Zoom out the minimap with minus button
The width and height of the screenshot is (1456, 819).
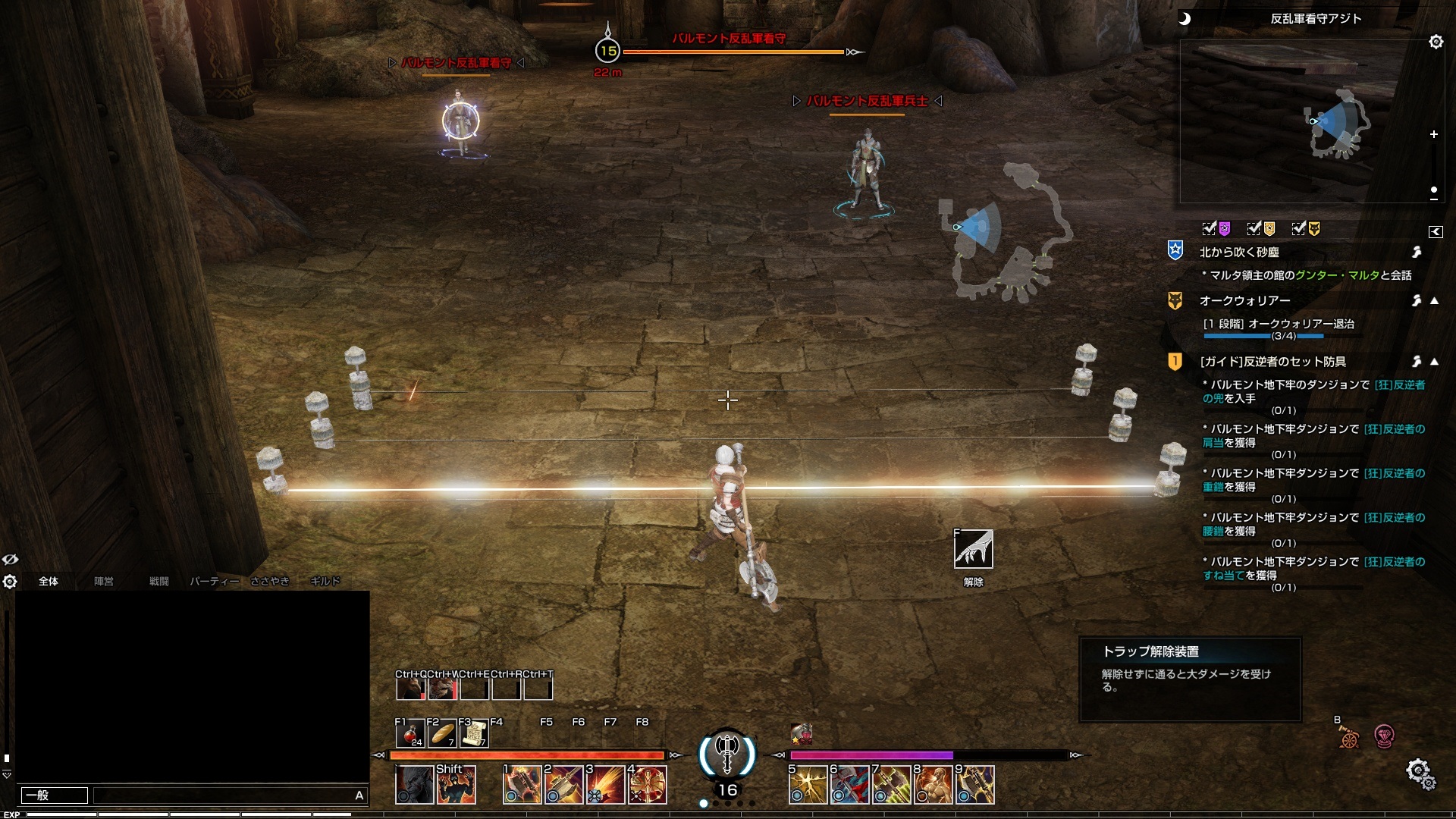tap(1433, 199)
